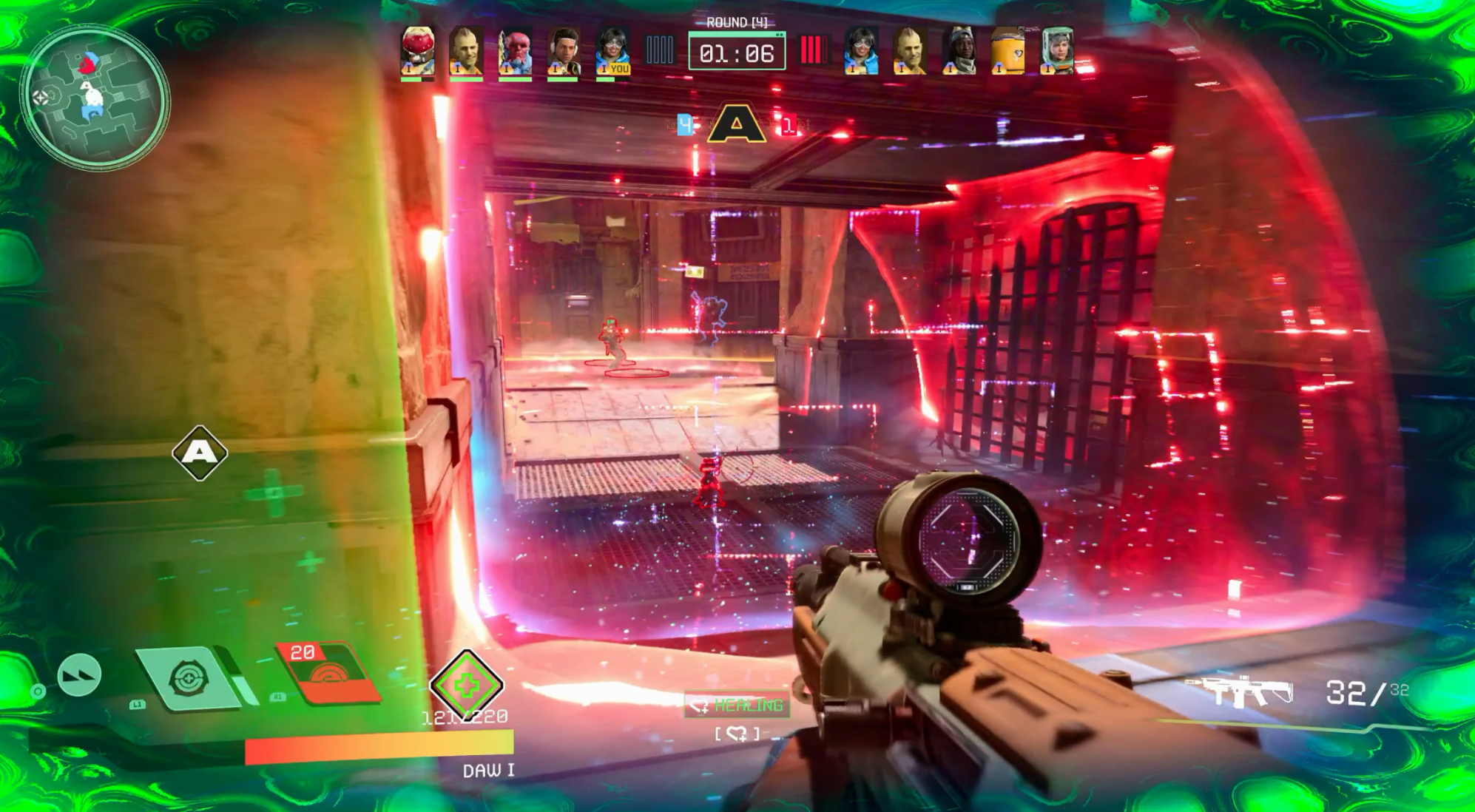The image size is (1475, 812).
Task: Click the large zone A objective indicator
Action: [x=736, y=124]
